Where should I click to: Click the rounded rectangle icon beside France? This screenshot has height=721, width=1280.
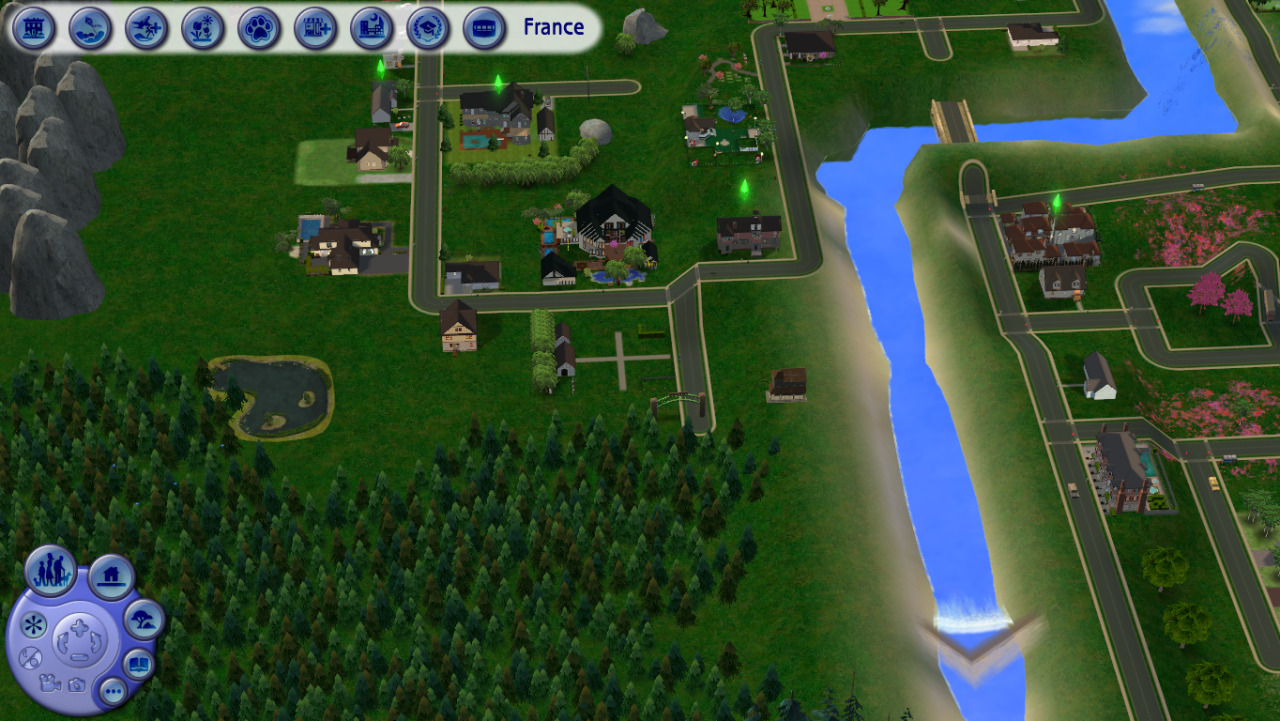tap(484, 28)
